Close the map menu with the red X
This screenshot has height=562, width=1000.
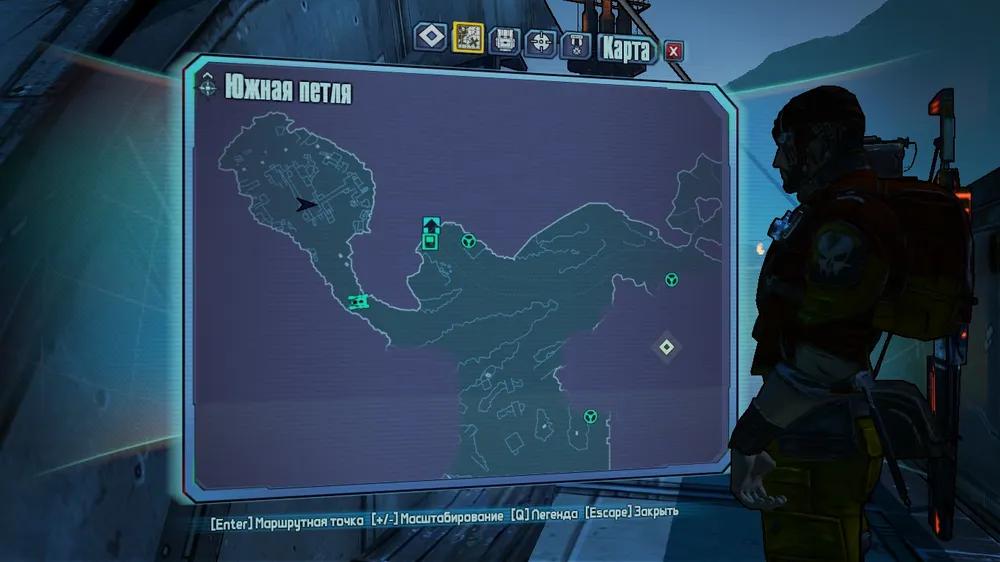click(x=674, y=50)
